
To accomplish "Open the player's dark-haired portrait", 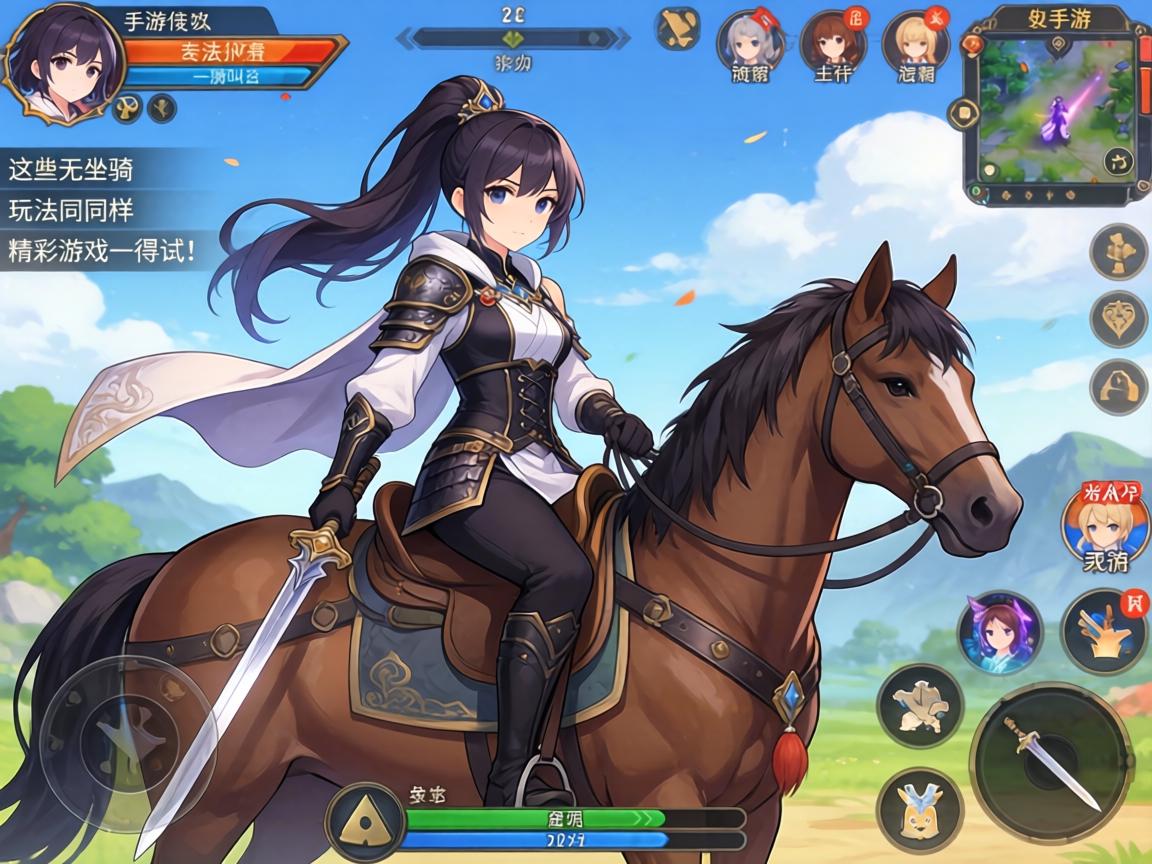I will pyautogui.click(x=62, y=62).
